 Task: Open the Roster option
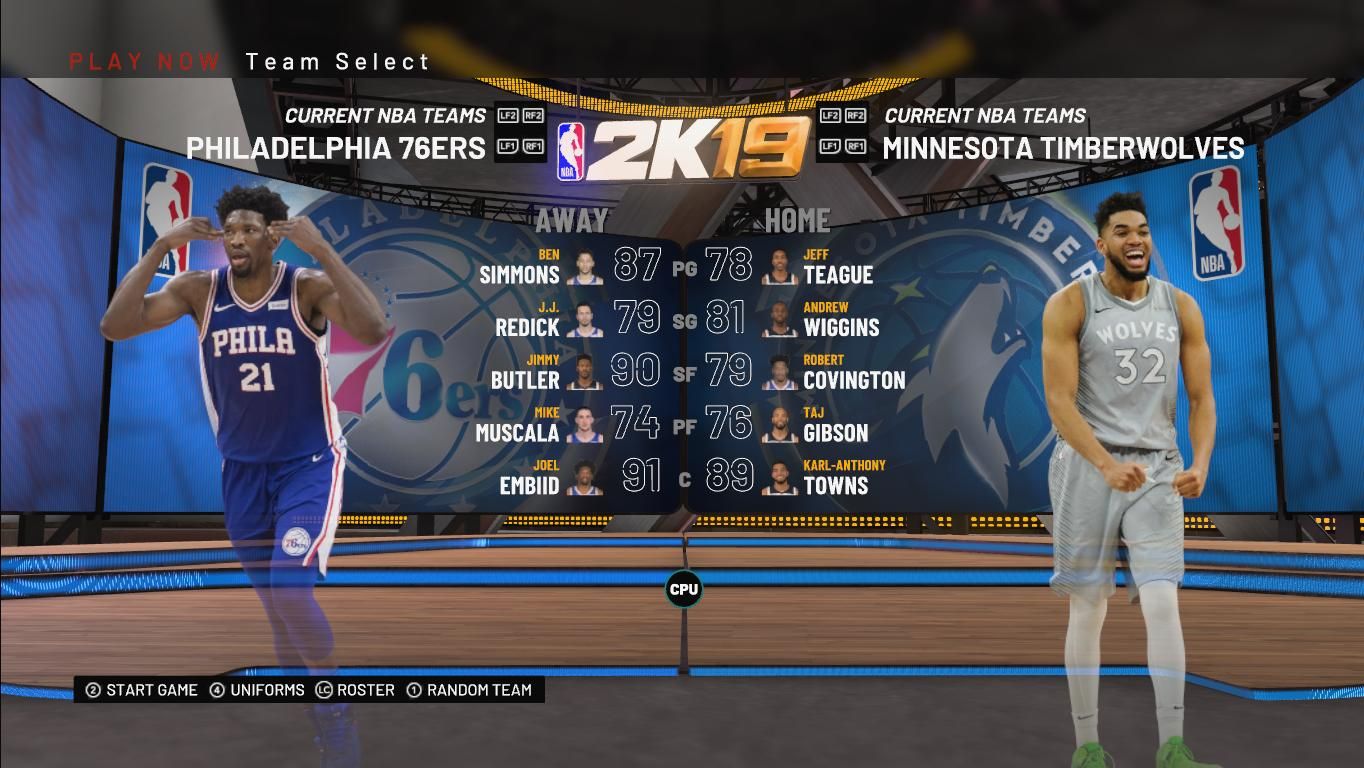pos(355,690)
